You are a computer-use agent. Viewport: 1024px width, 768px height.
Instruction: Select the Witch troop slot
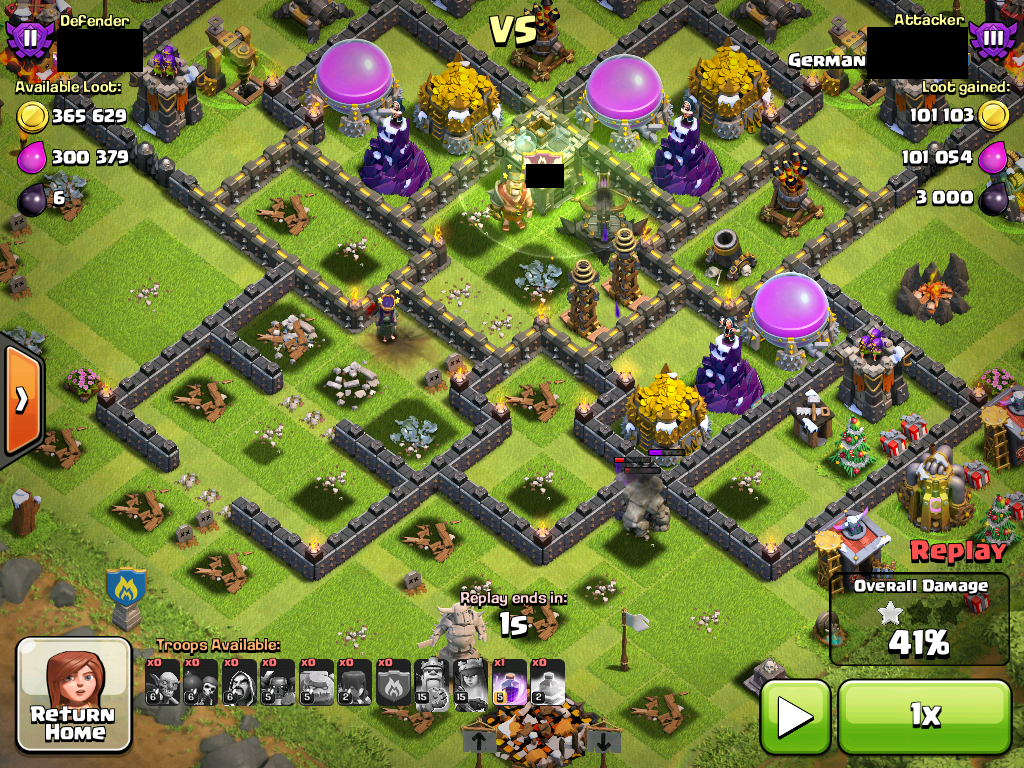(355, 683)
